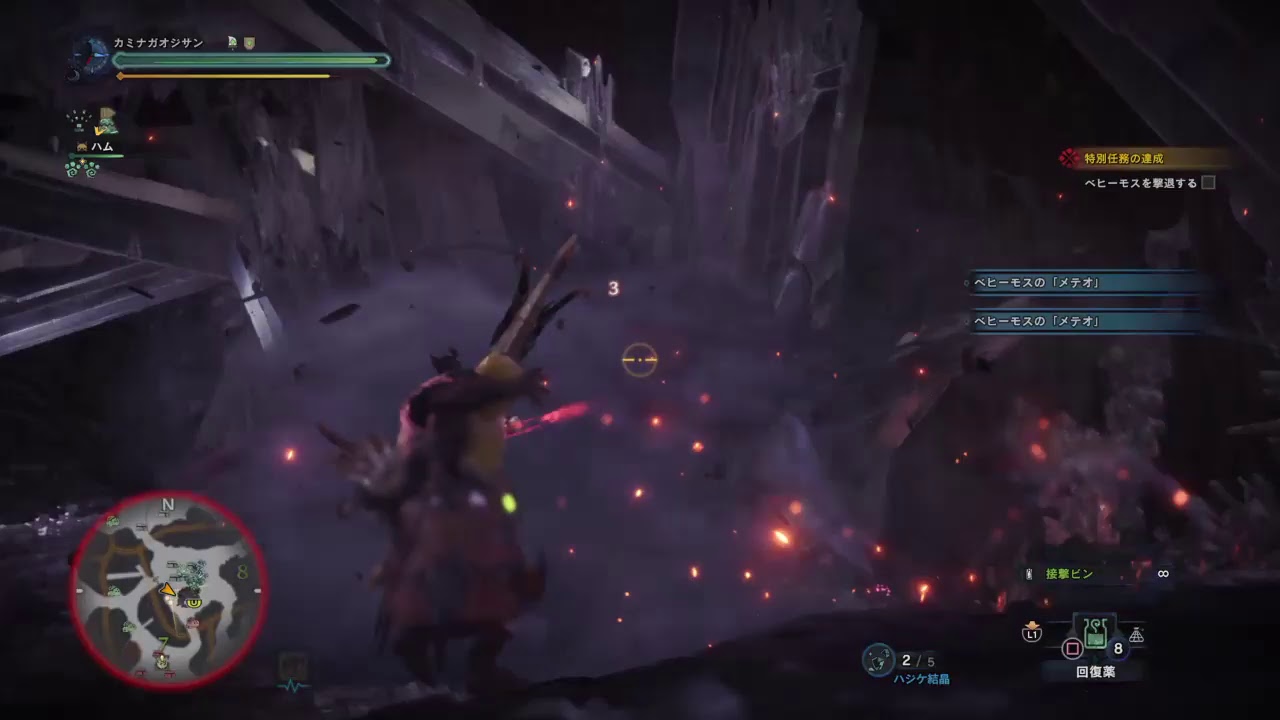Expand the first ベヒーモスの「メテオ」 notification
This screenshot has width=1280, height=720.
click(x=1085, y=283)
